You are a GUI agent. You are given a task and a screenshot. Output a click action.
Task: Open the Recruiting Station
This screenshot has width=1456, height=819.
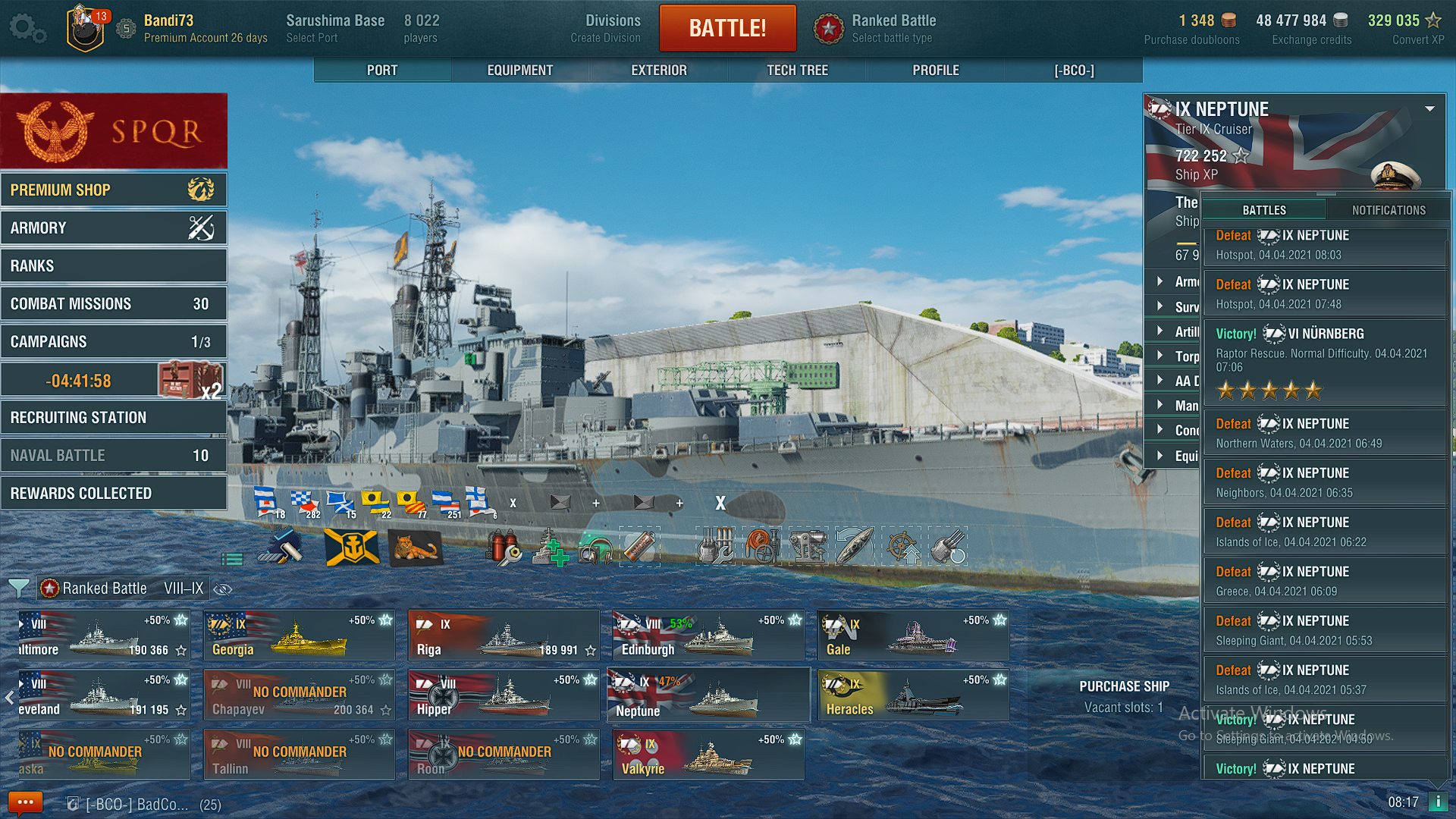tap(114, 417)
